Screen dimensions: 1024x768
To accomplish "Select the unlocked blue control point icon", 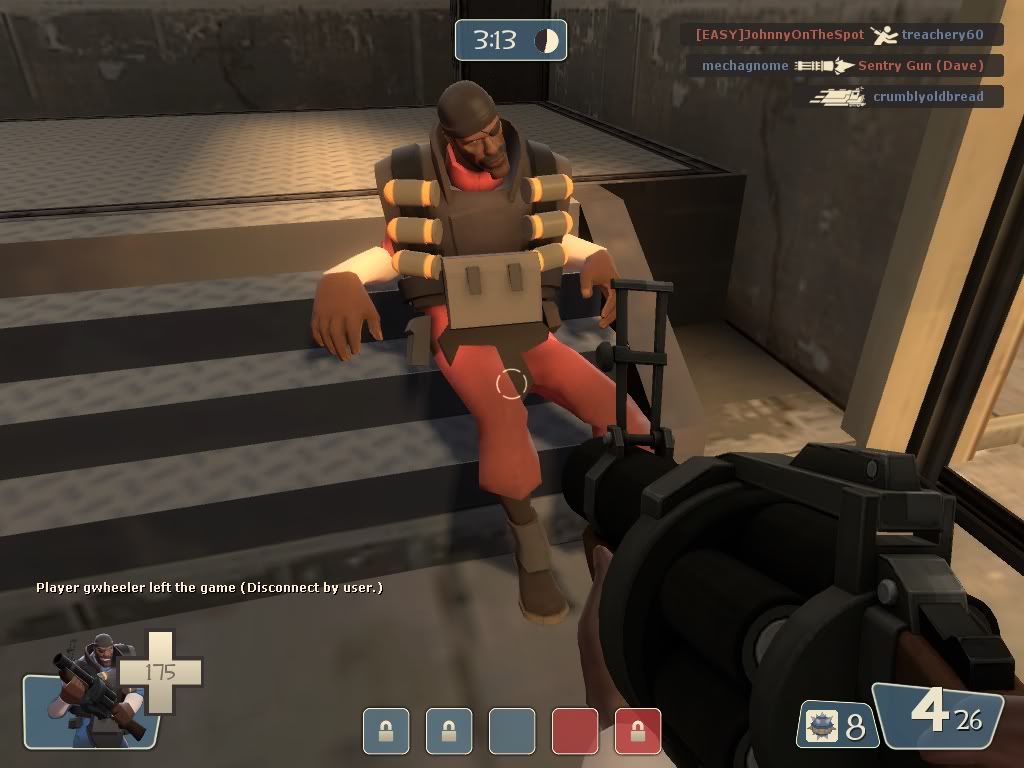I will click(x=512, y=731).
